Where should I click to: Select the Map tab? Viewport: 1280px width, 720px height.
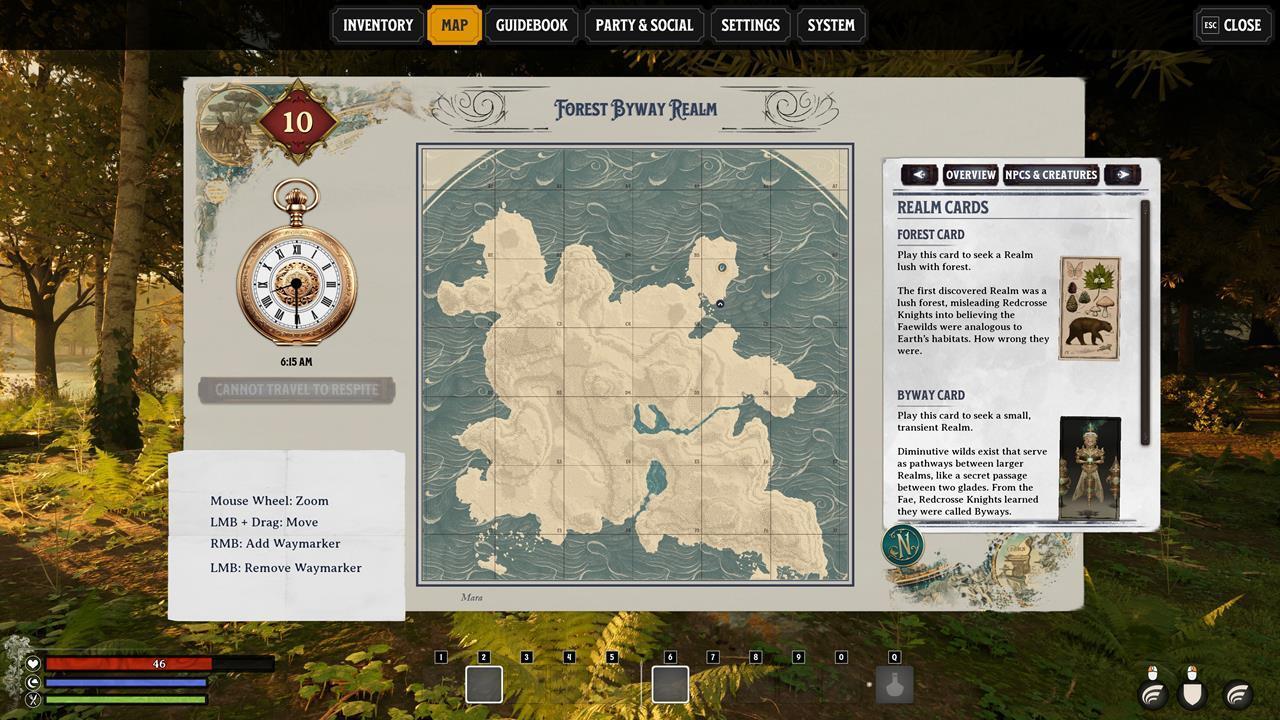click(x=454, y=25)
